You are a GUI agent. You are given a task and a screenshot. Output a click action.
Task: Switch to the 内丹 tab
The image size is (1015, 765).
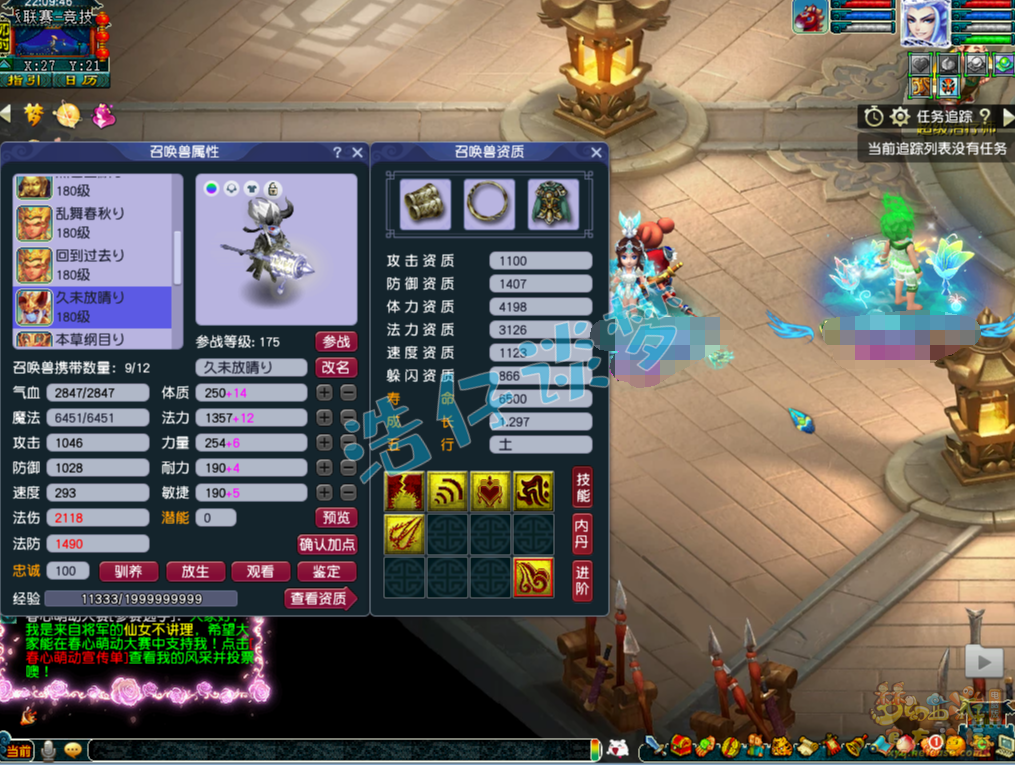pyautogui.click(x=582, y=533)
